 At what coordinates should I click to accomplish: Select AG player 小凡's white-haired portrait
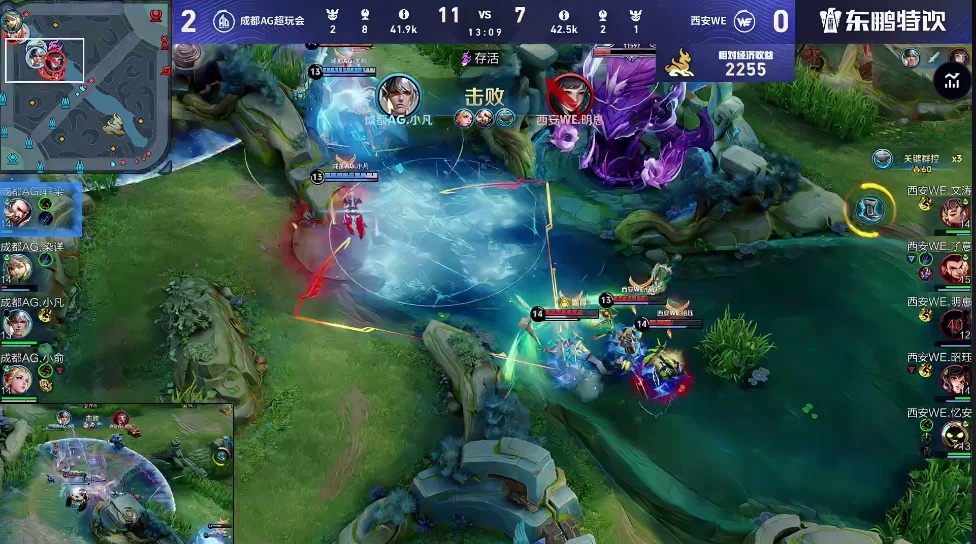pyautogui.click(x=18, y=324)
